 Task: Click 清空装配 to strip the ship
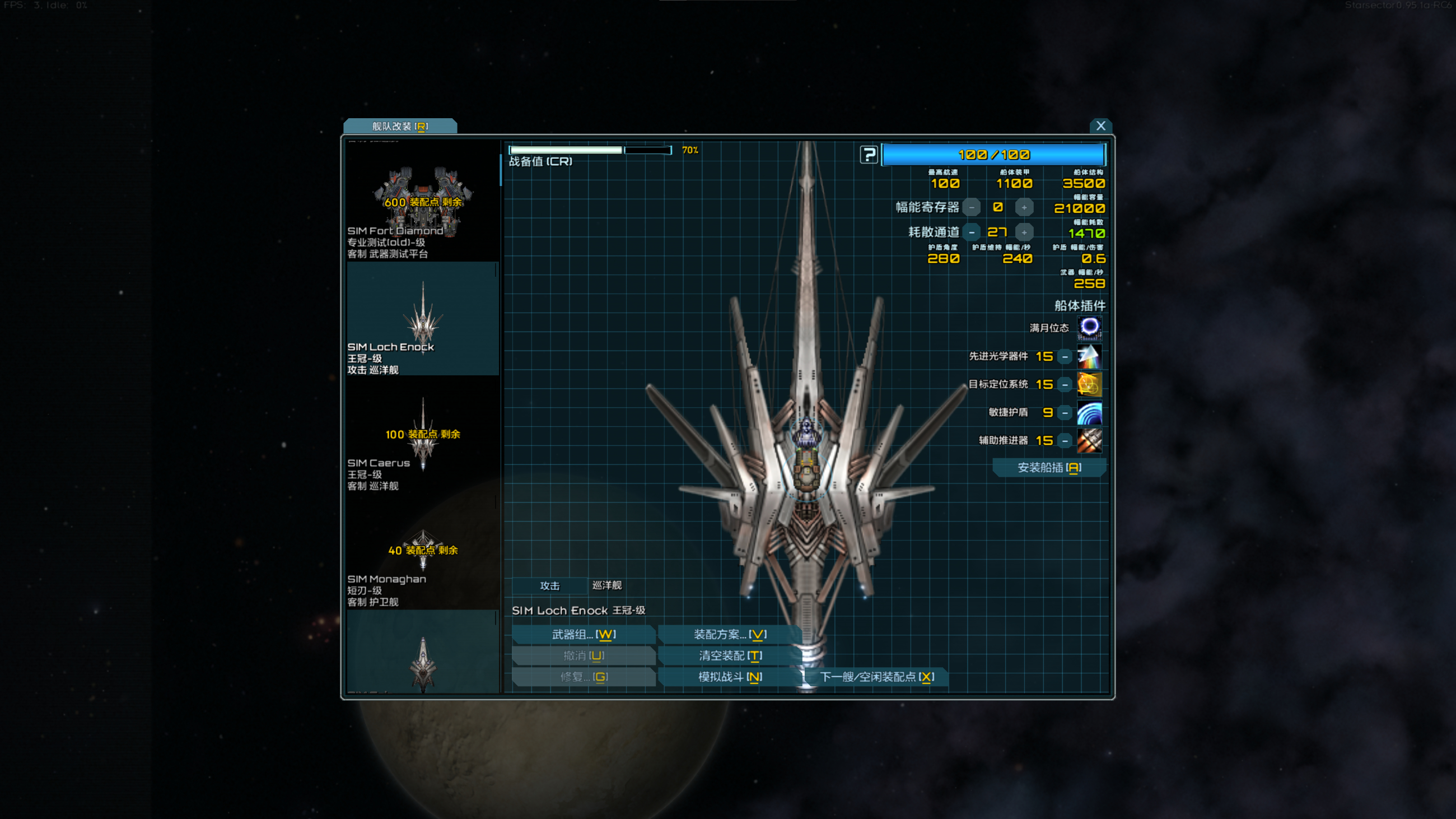730,655
